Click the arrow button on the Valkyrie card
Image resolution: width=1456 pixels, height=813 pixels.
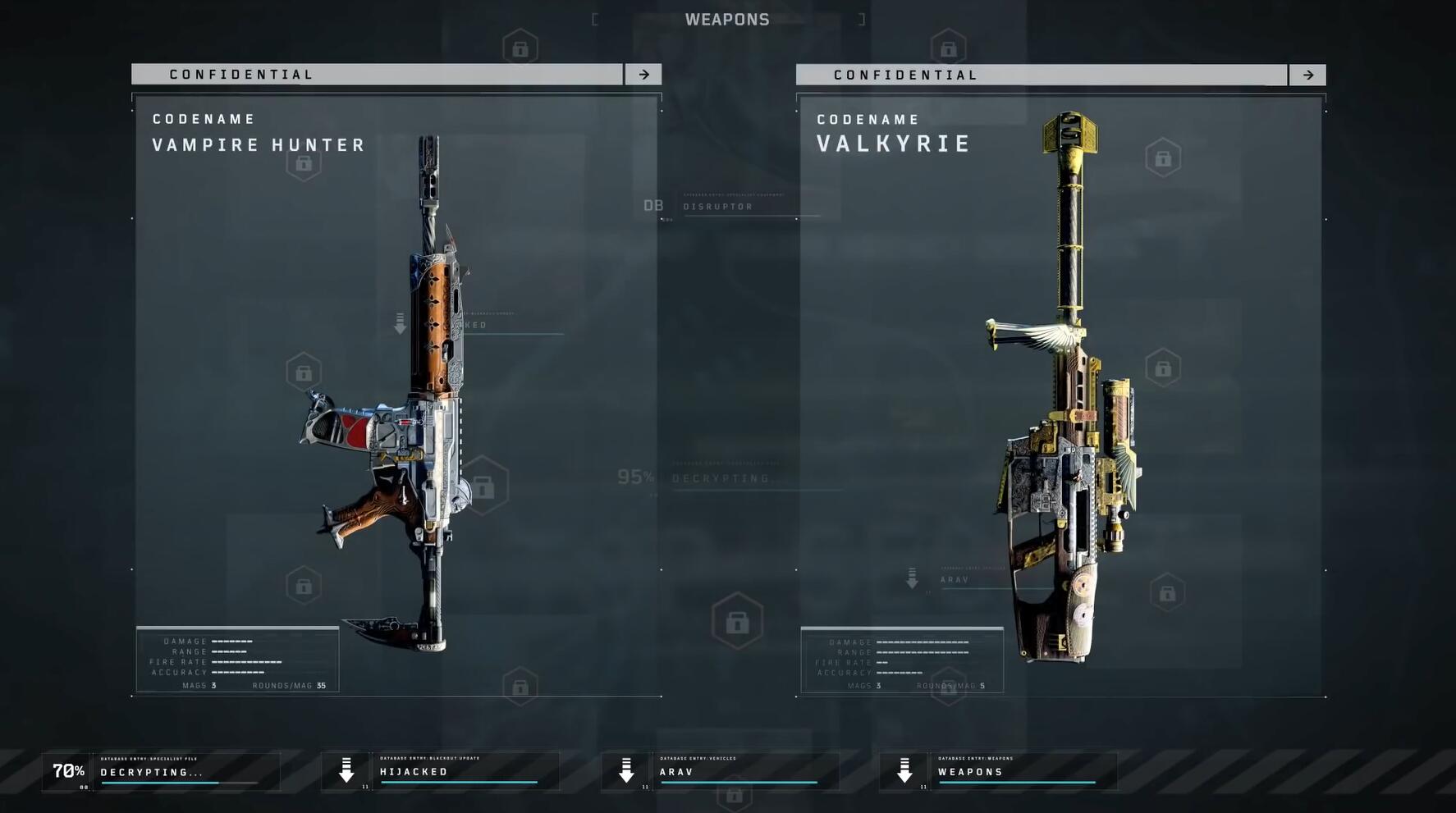[1307, 75]
